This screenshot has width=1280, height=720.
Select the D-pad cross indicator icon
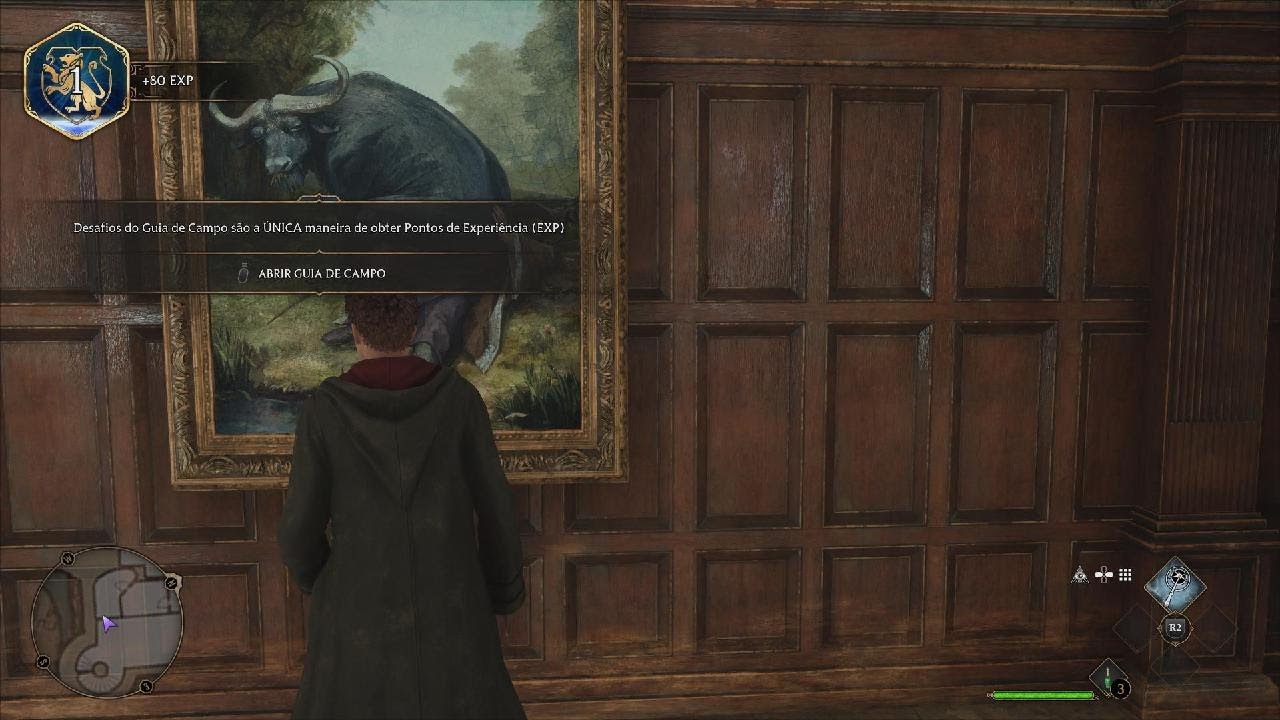coord(1104,574)
